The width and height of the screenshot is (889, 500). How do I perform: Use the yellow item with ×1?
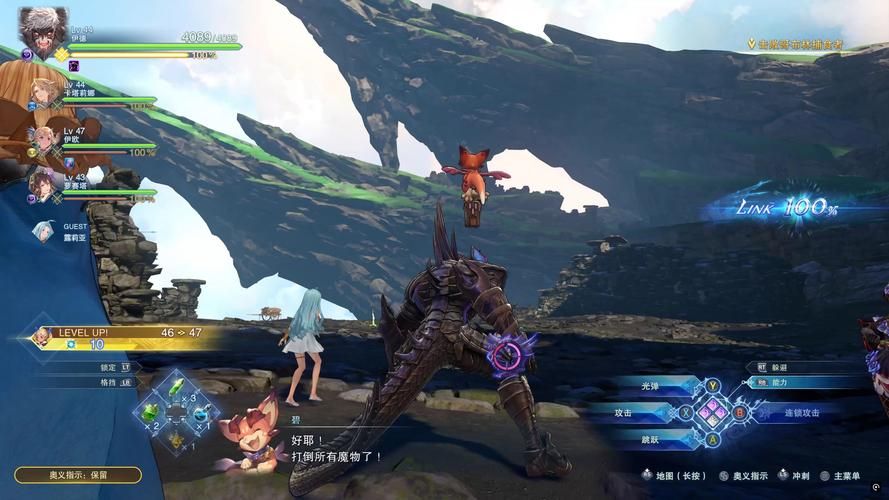(176, 438)
